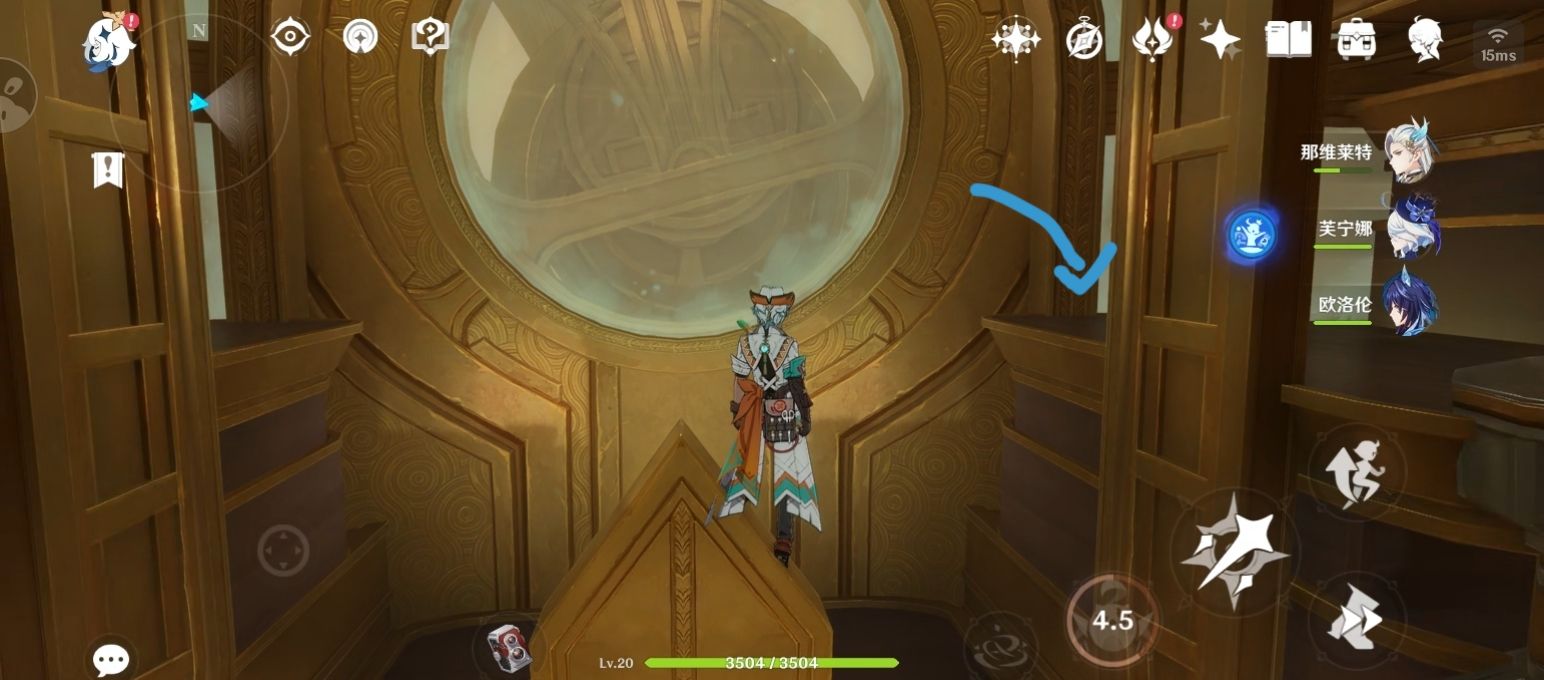
Task: Use the blue glowing gadget icon
Action: [x=1252, y=236]
